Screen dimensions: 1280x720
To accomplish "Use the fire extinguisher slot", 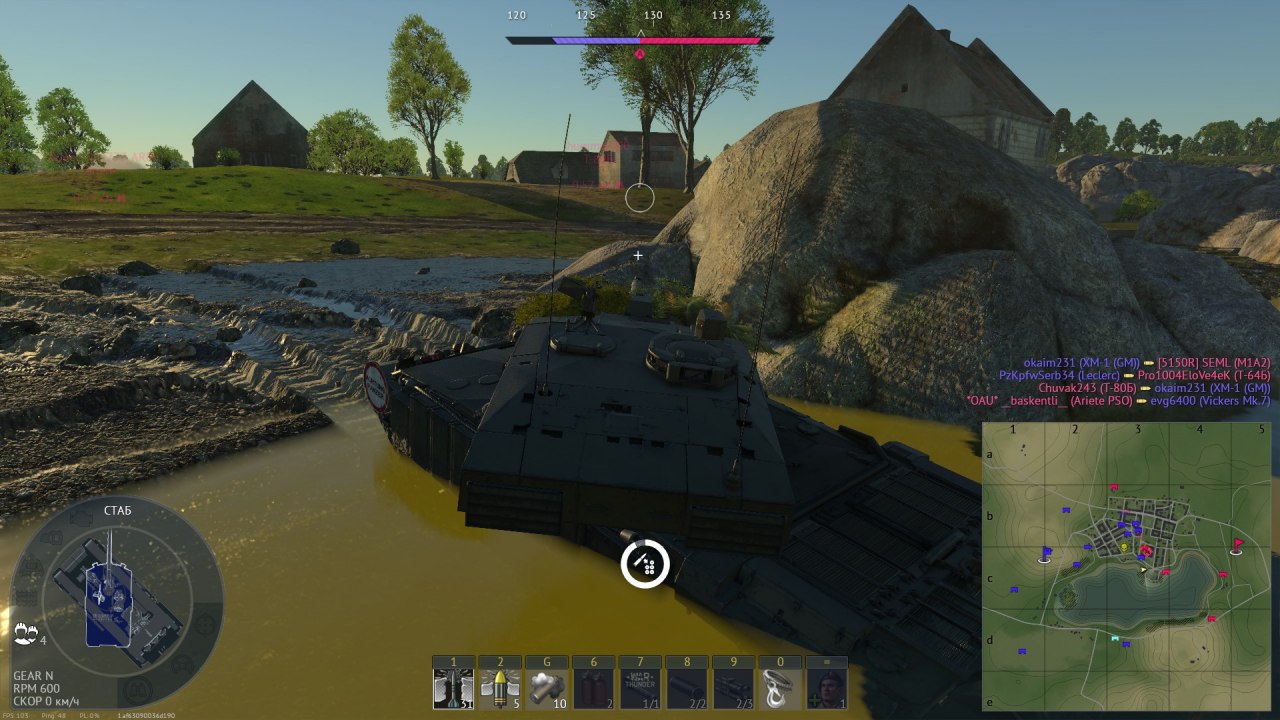I will (x=593, y=689).
